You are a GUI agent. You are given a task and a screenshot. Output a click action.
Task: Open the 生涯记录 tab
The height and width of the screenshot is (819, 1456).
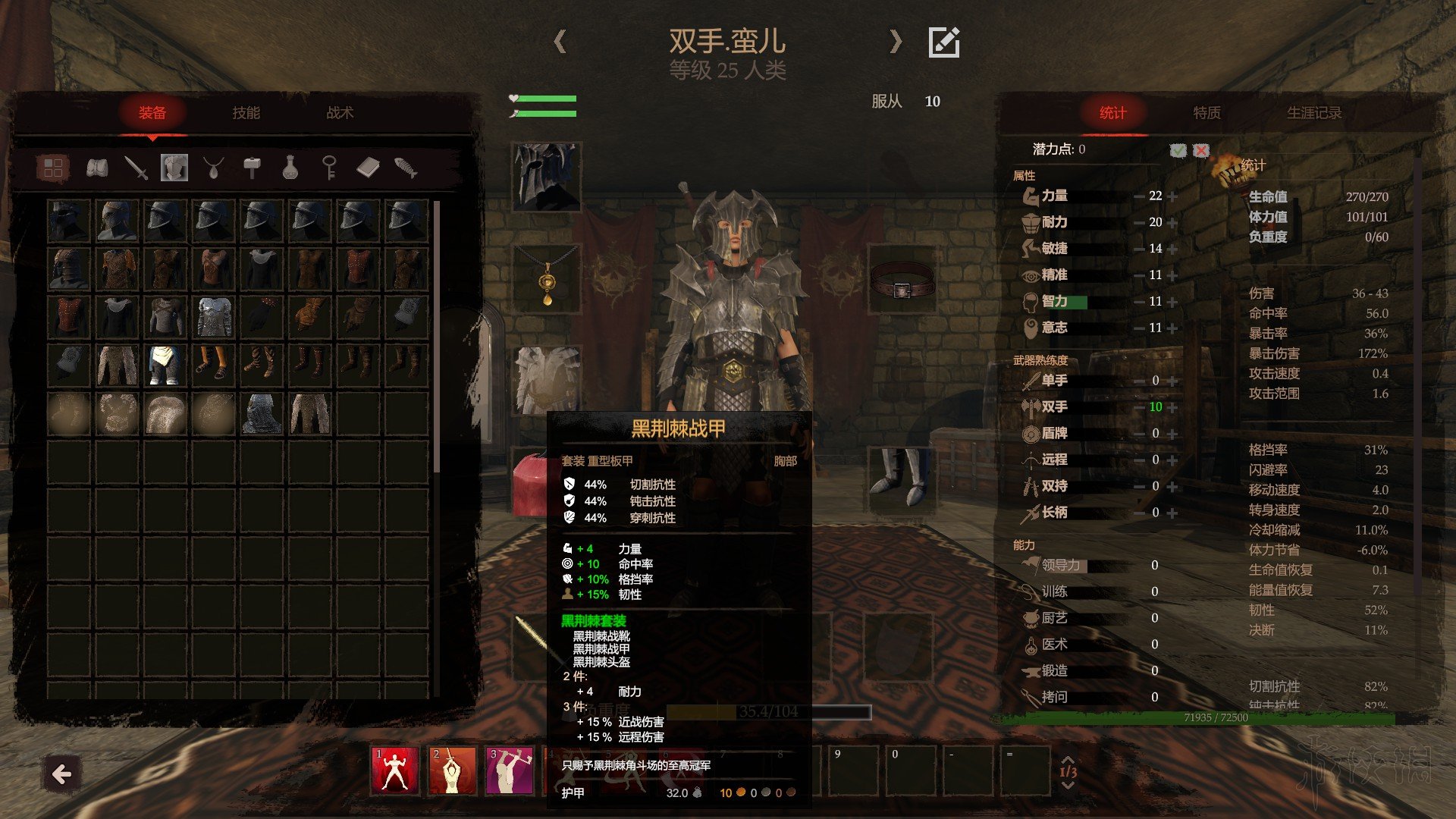1314,113
